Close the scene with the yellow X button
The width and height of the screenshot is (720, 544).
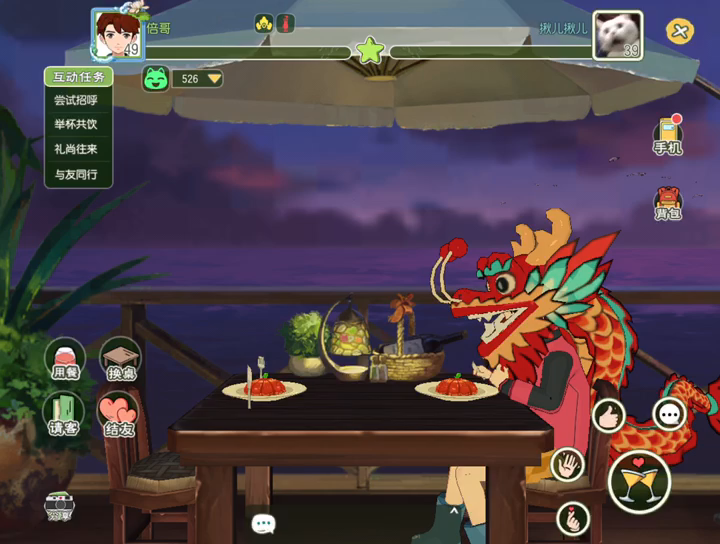coord(679,32)
